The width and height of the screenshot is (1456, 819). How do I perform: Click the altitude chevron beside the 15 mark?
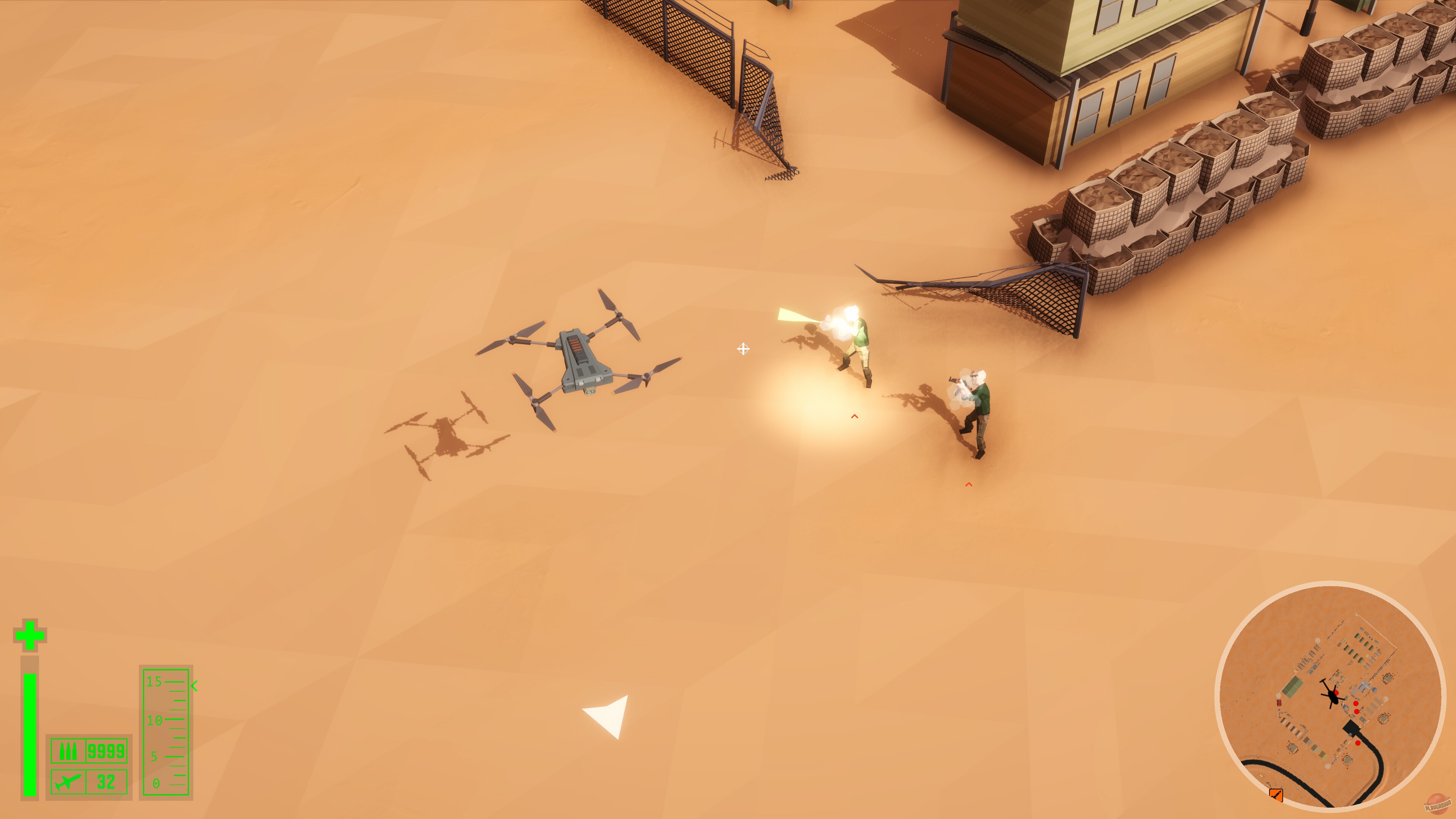[x=194, y=686]
